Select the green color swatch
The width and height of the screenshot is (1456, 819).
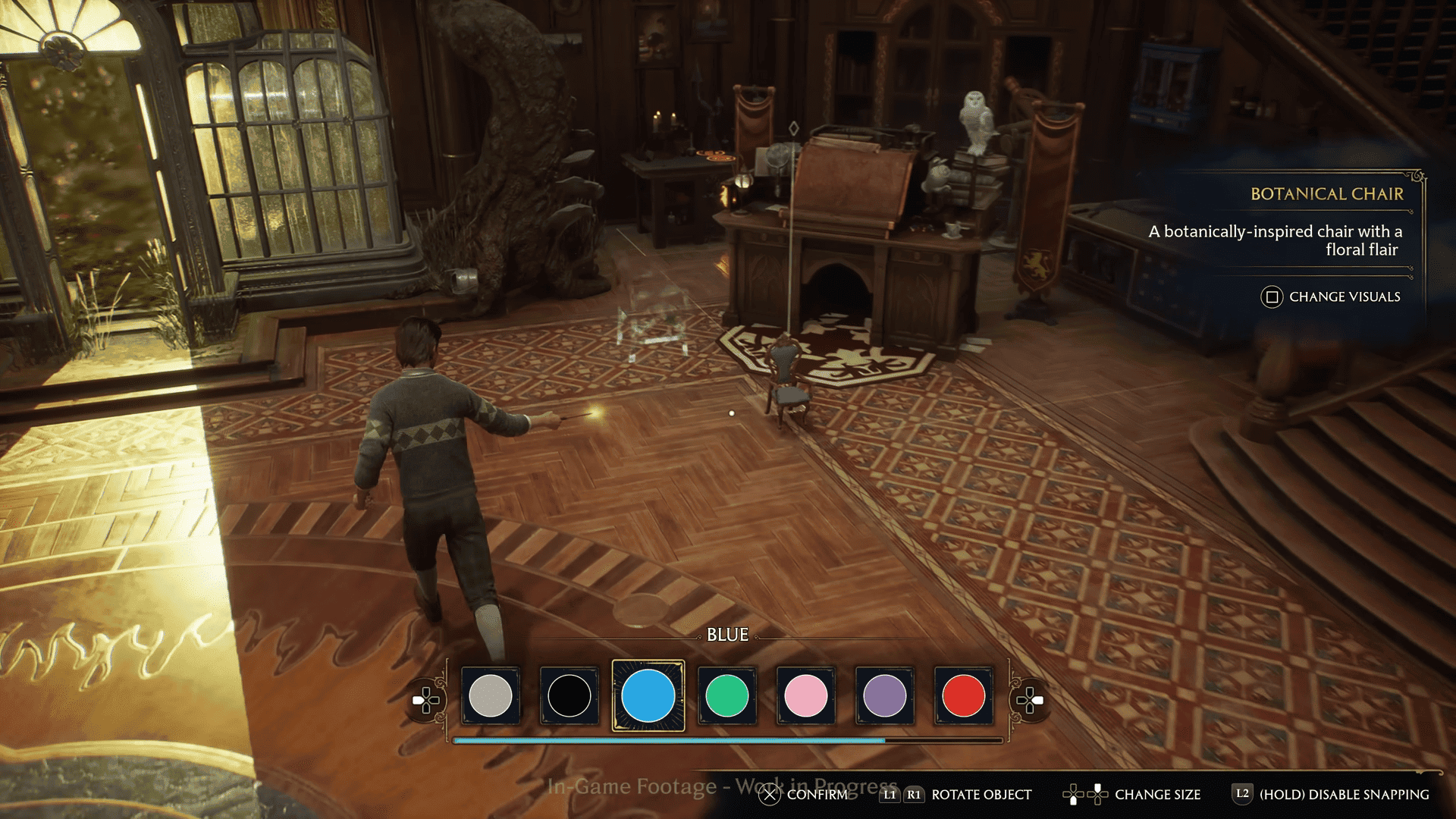tap(727, 695)
